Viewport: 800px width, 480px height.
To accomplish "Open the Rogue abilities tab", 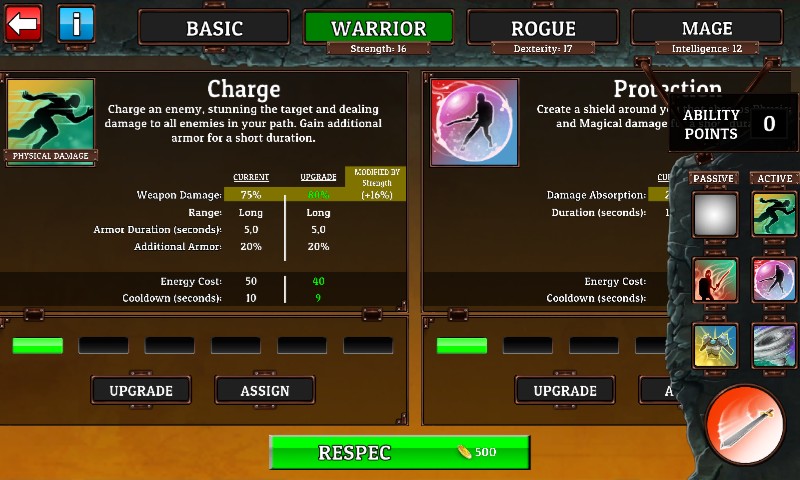I will (x=543, y=28).
